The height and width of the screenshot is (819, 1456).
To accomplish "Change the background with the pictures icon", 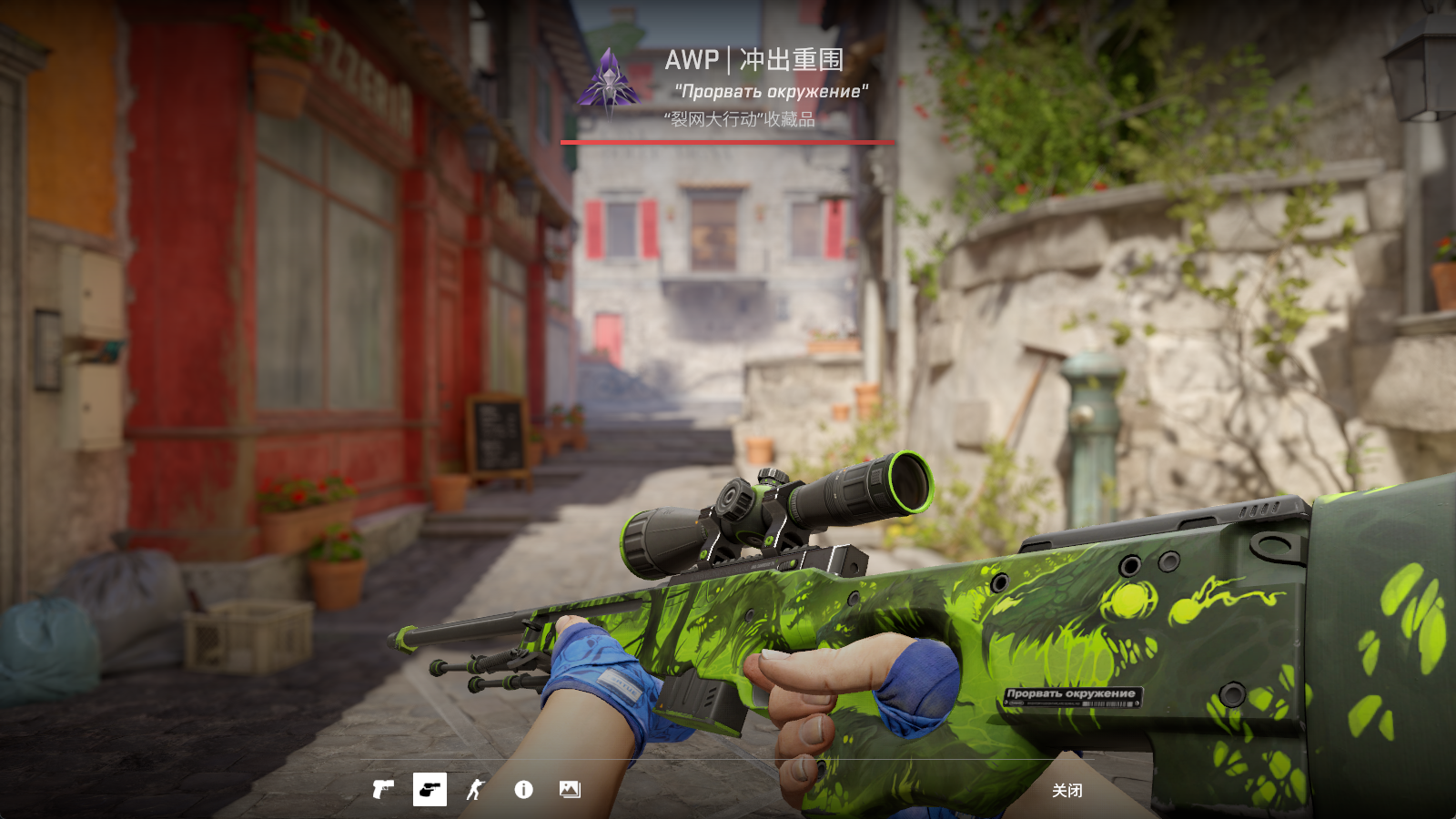I will (x=570, y=790).
